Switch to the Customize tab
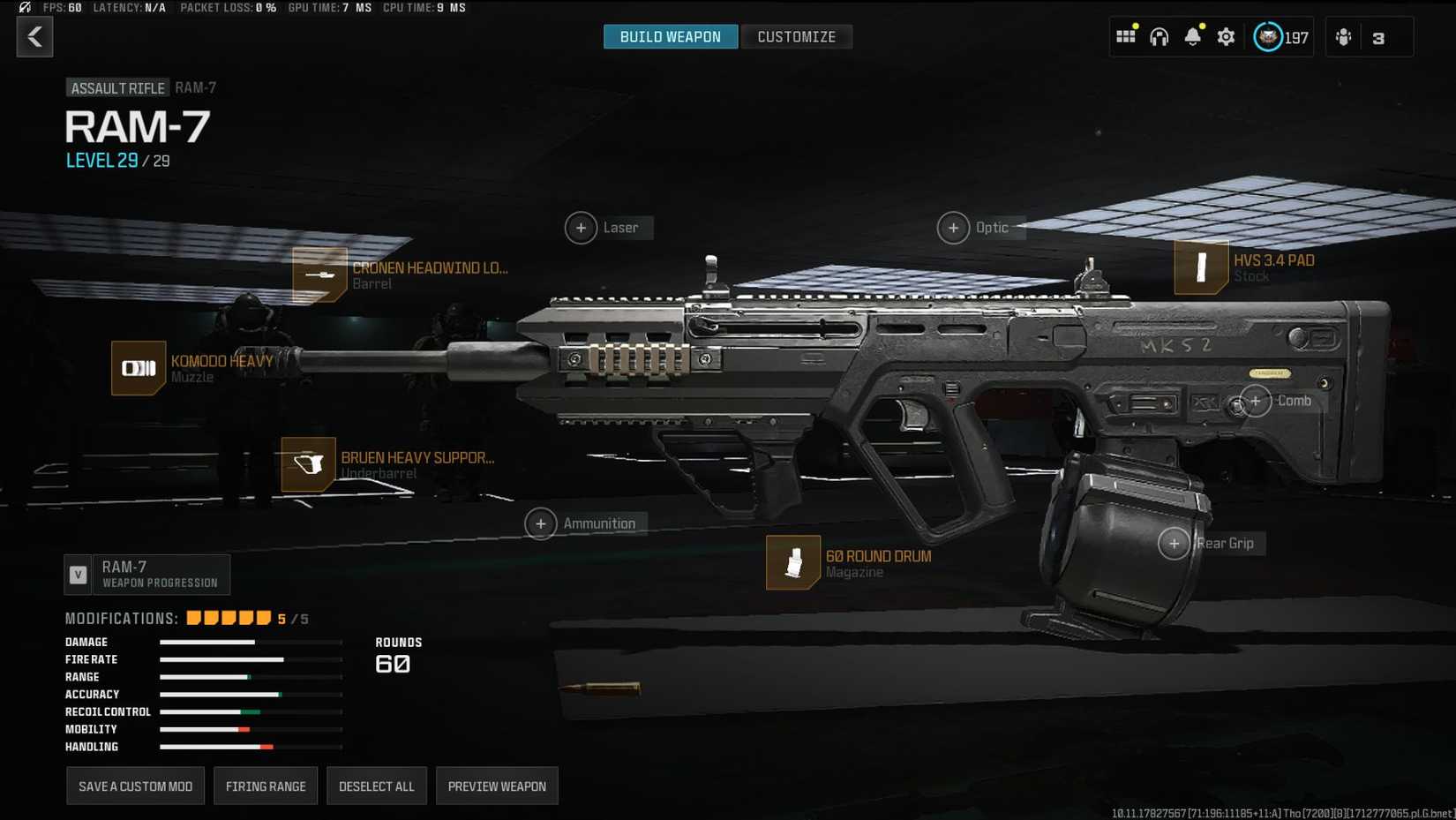The width and height of the screenshot is (1456, 820). coord(796,37)
